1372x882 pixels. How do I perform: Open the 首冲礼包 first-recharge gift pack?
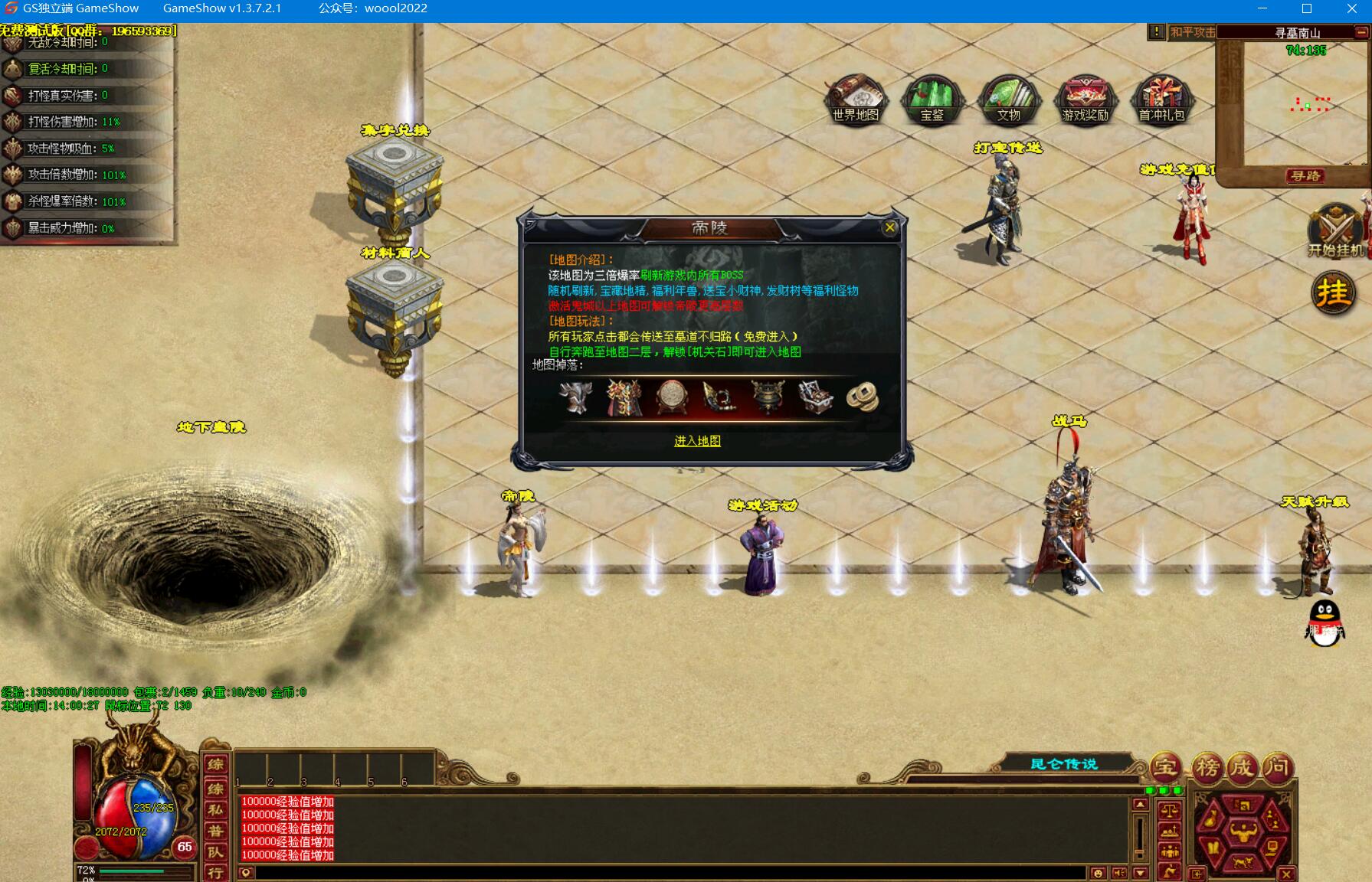1161,100
